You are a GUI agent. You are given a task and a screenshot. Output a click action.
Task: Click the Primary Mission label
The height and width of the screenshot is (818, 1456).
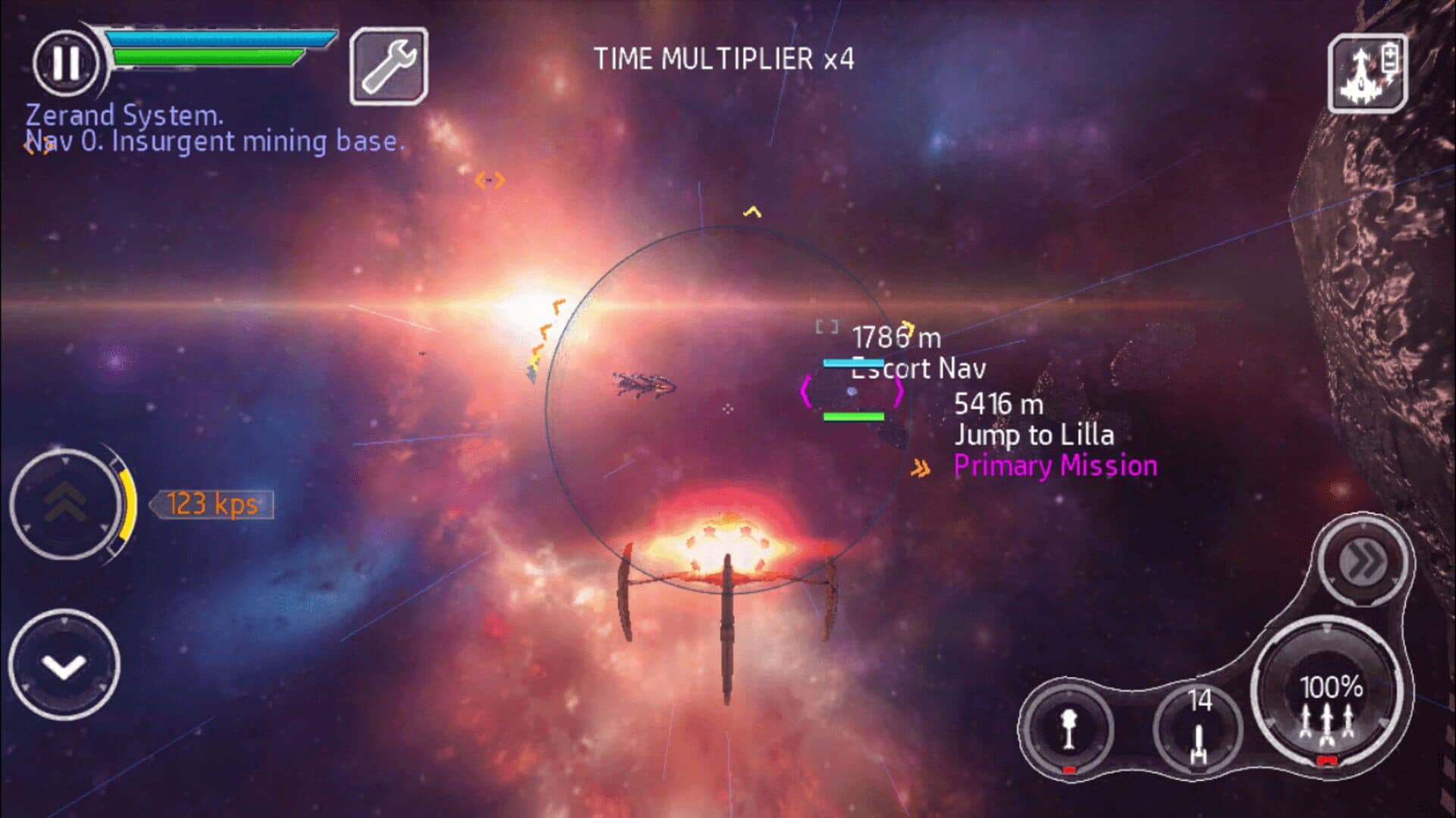point(1056,465)
